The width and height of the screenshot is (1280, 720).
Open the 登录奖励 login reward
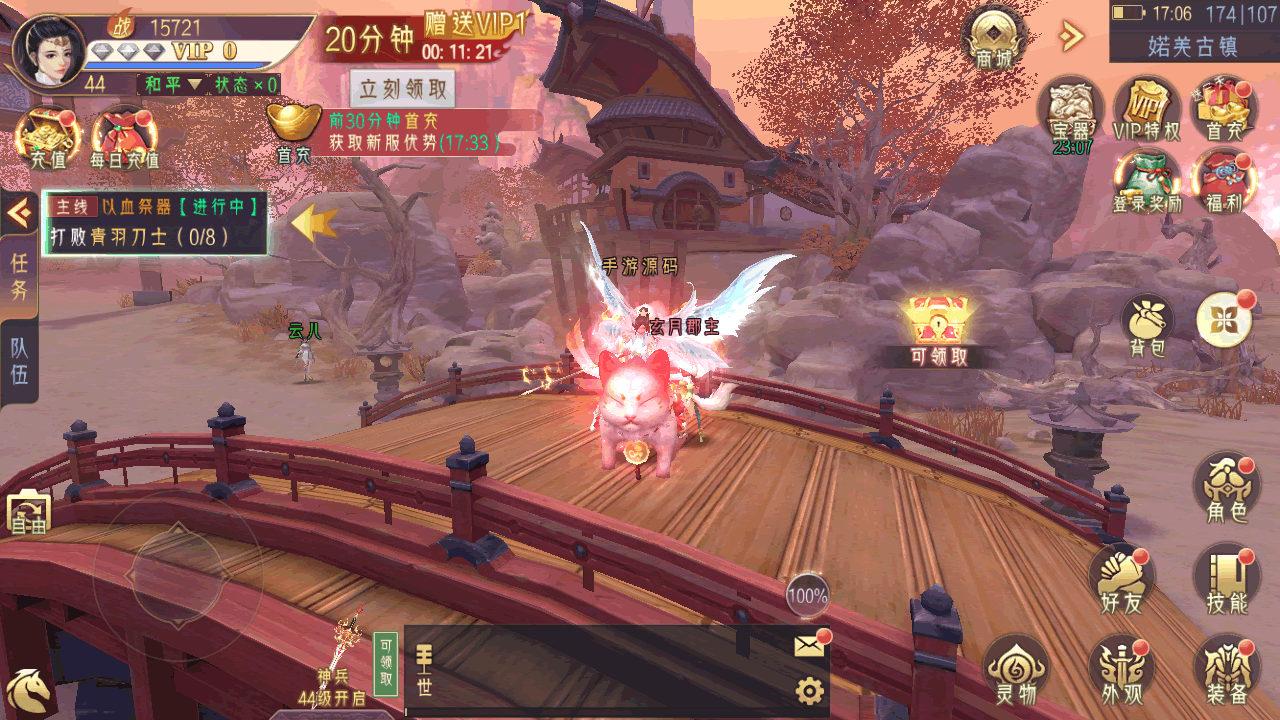click(1146, 182)
